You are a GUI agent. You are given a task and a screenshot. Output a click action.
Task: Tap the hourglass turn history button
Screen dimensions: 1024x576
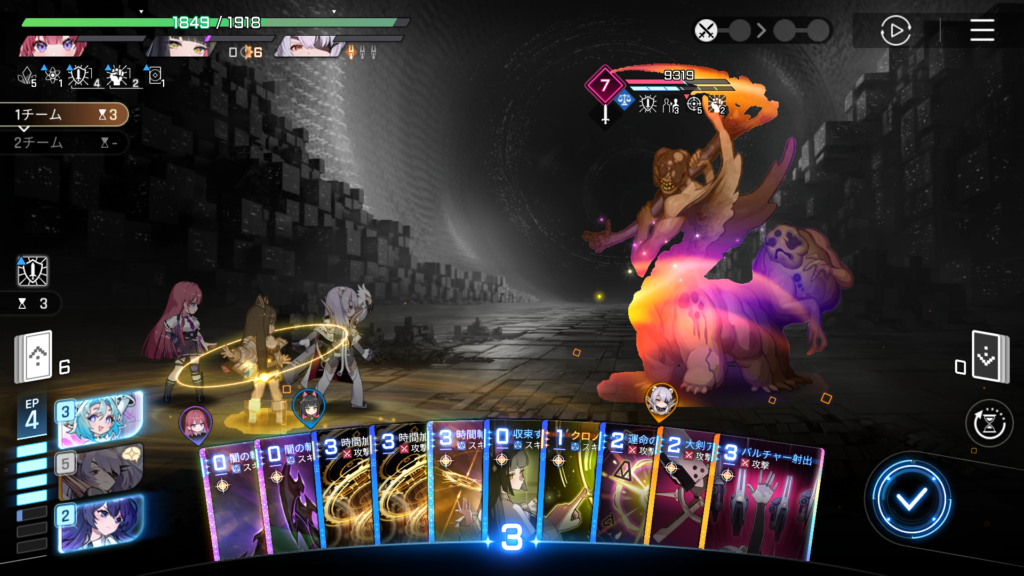989,423
